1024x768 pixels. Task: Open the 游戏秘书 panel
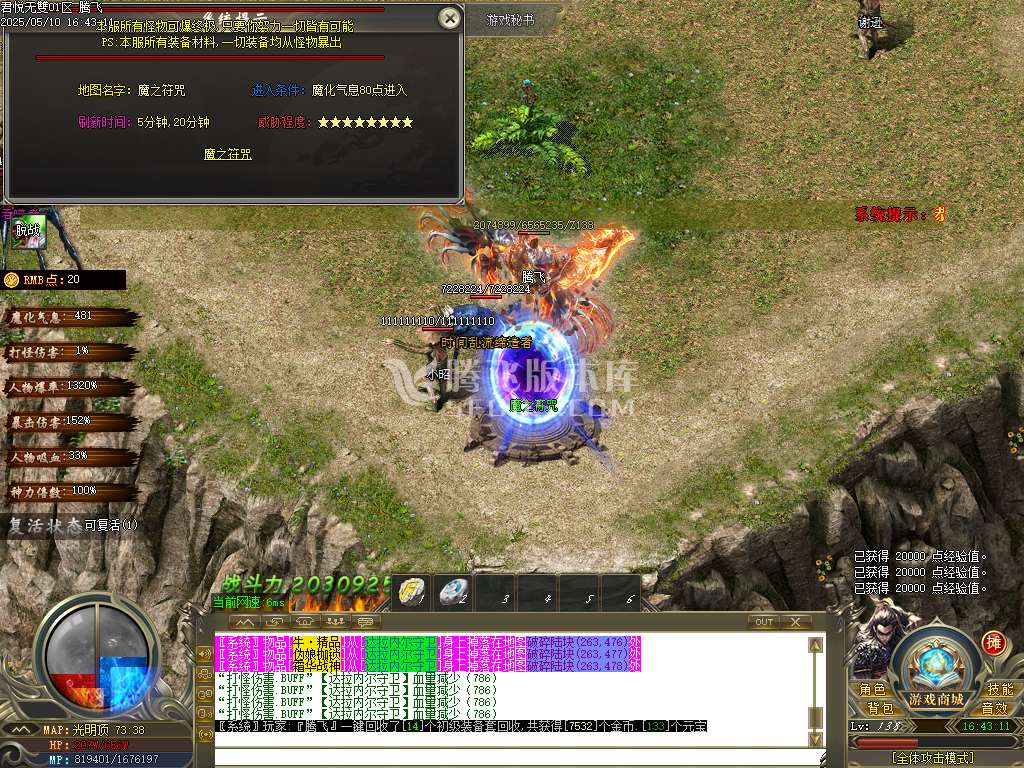(x=510, y=20)
